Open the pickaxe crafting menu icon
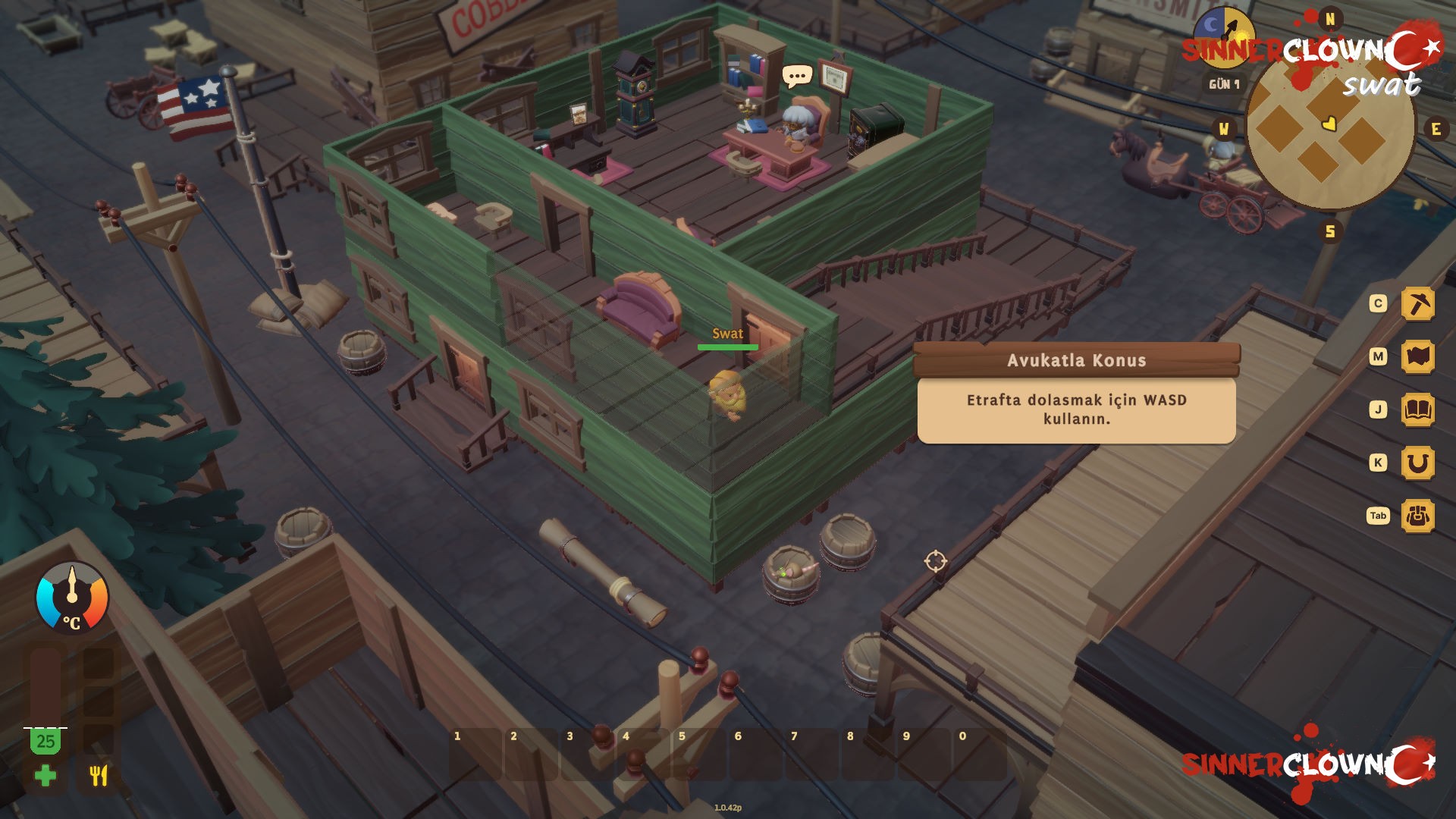Screen dimensions: 1456x819 point(1417,304)
